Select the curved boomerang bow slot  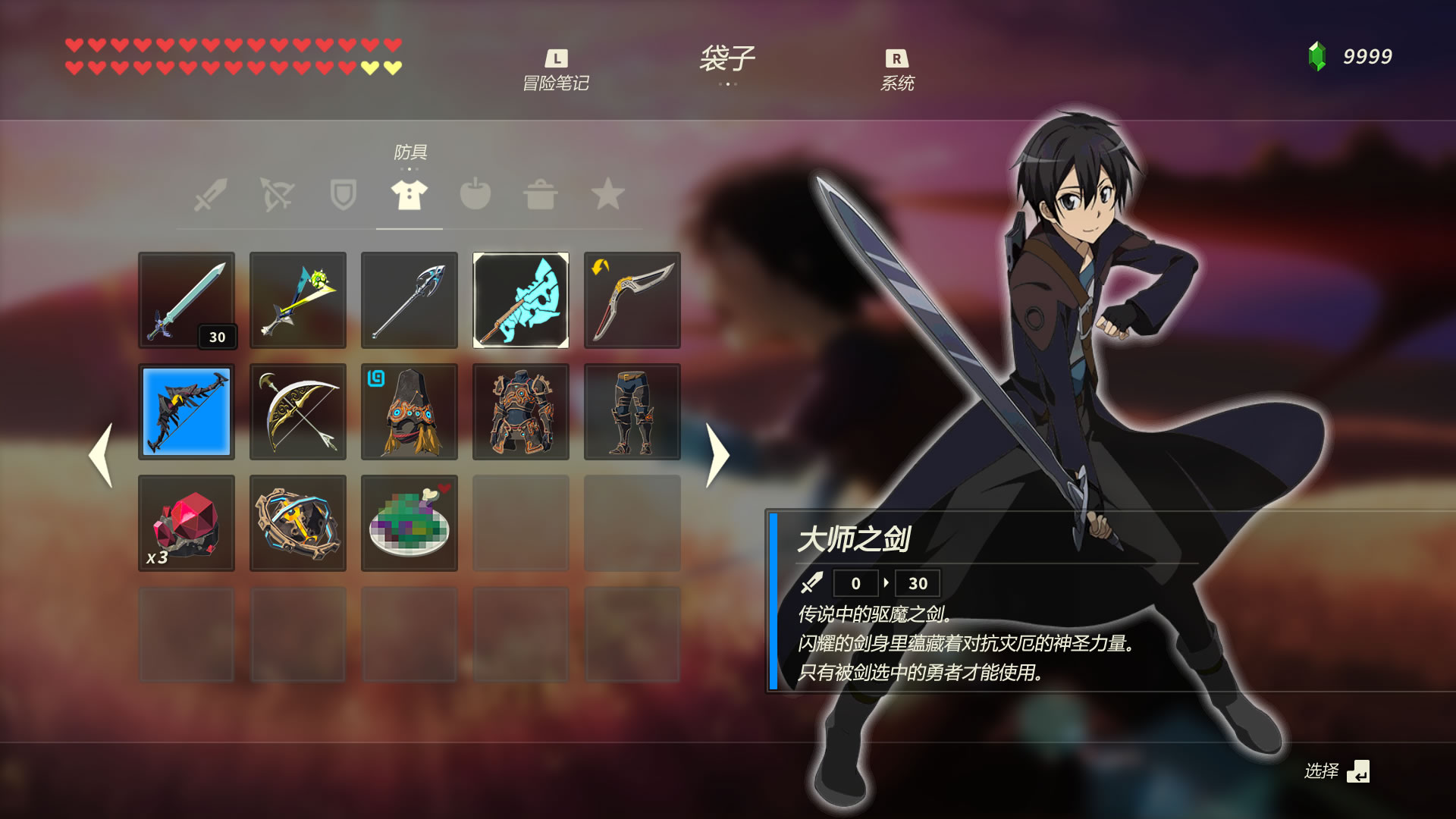632,300
